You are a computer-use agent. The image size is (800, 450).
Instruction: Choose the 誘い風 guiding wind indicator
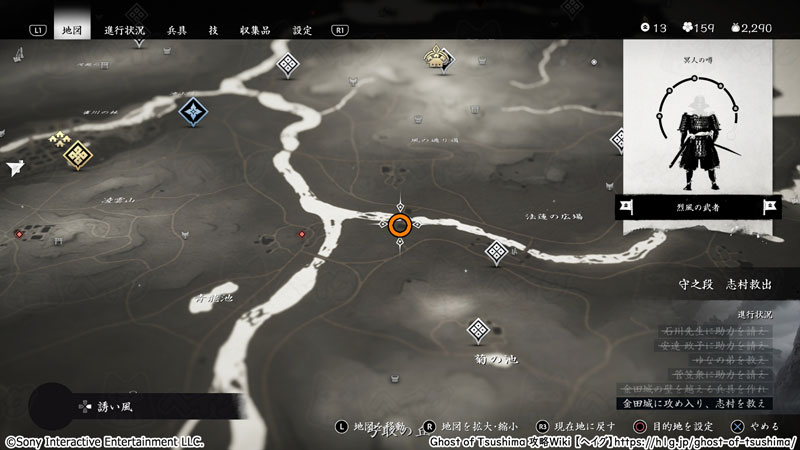[x=108, y=407]
